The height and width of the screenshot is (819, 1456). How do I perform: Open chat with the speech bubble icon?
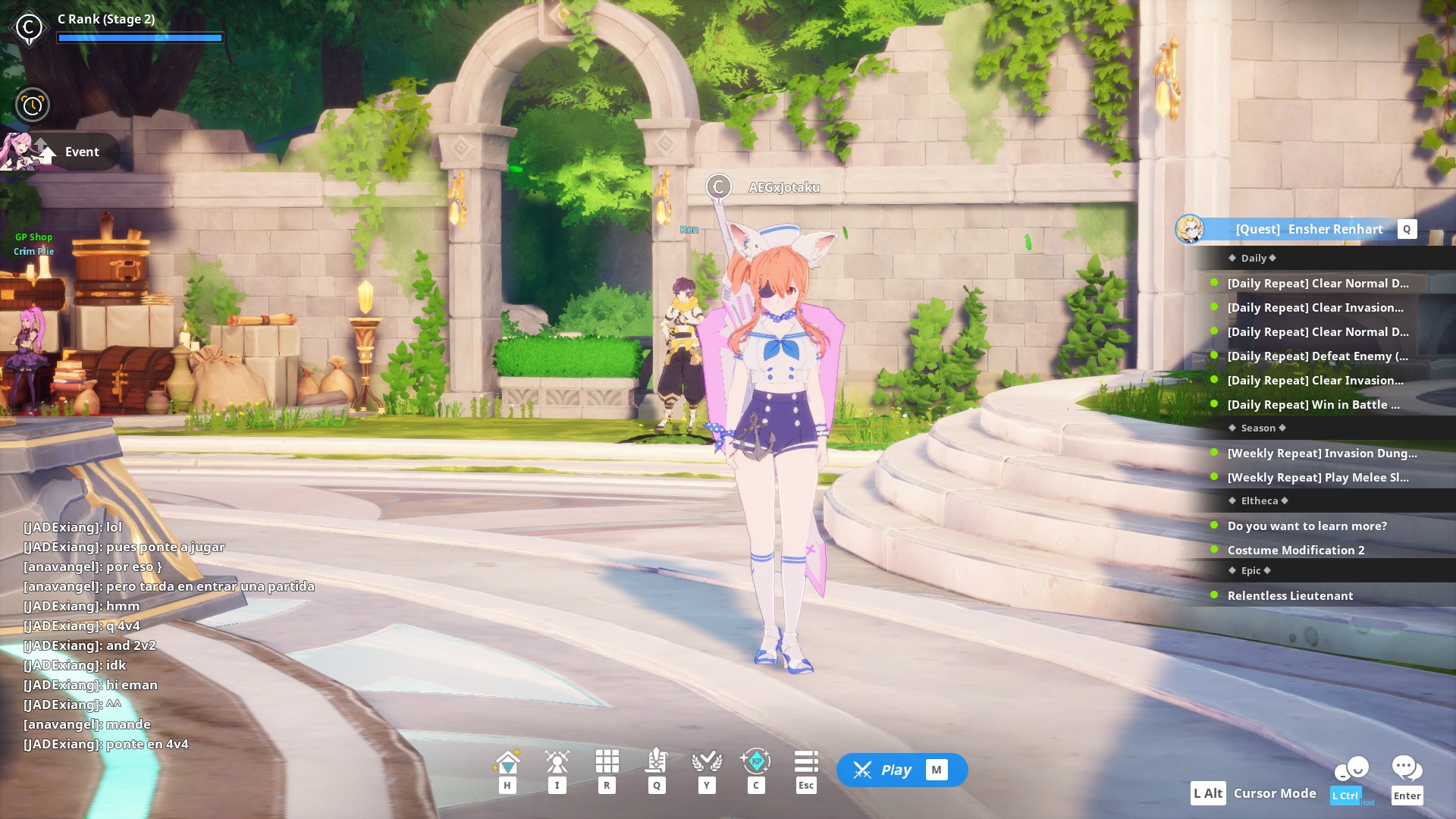1407,769
